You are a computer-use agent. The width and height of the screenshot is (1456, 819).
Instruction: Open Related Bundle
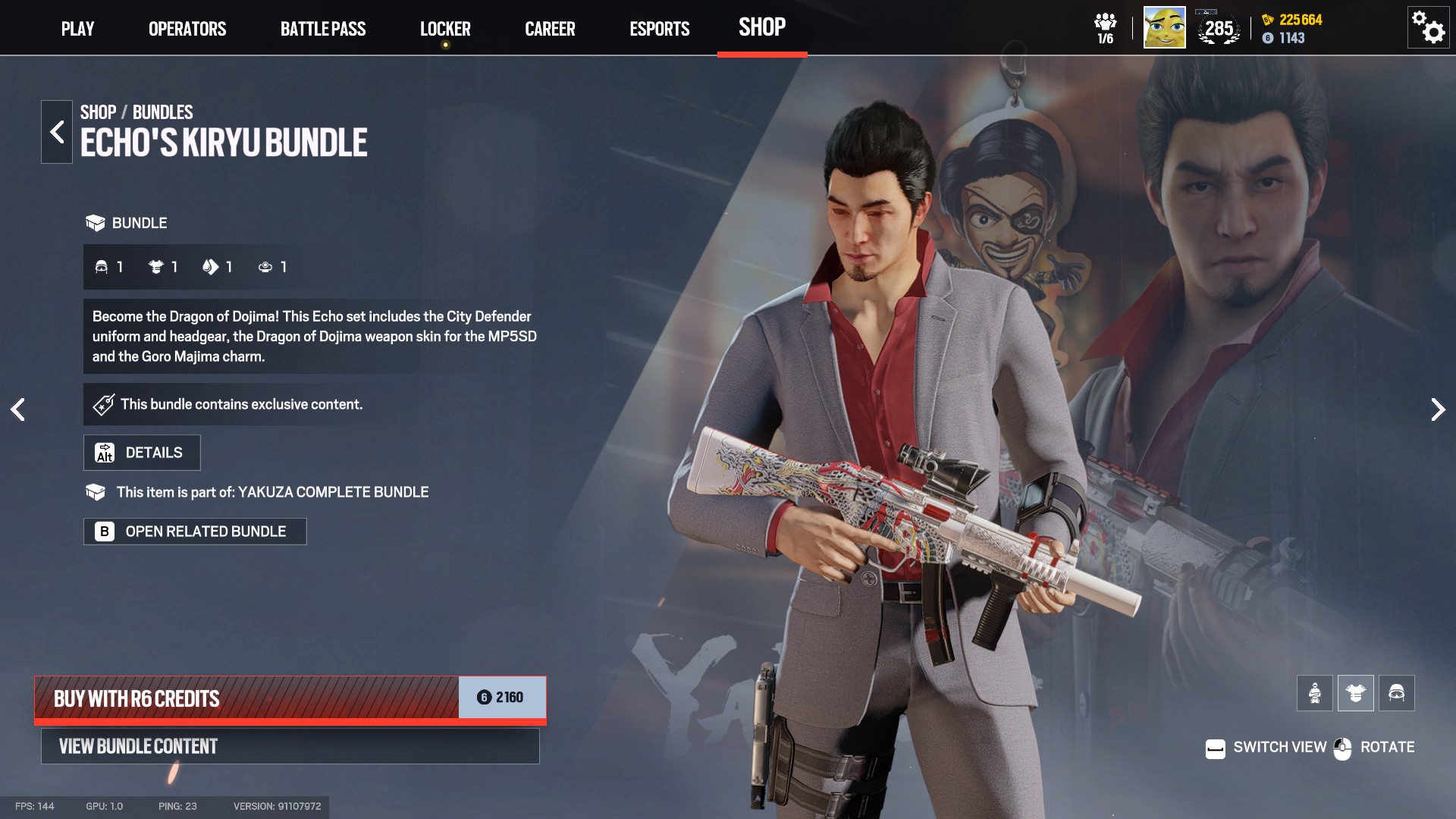click(195, 532)
